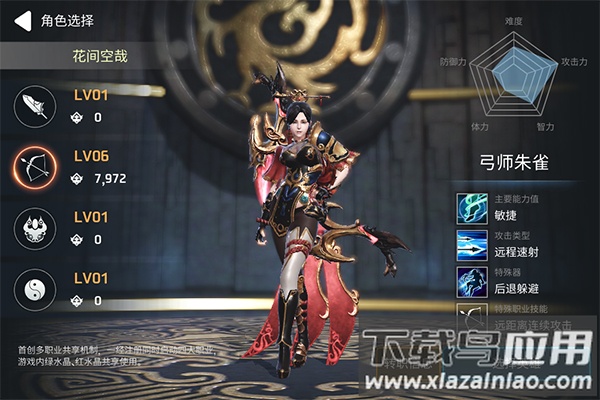Screen dimensions: 600x400
Task: Inspect the pentagon stats radar chart
Action: click(514, 74)
